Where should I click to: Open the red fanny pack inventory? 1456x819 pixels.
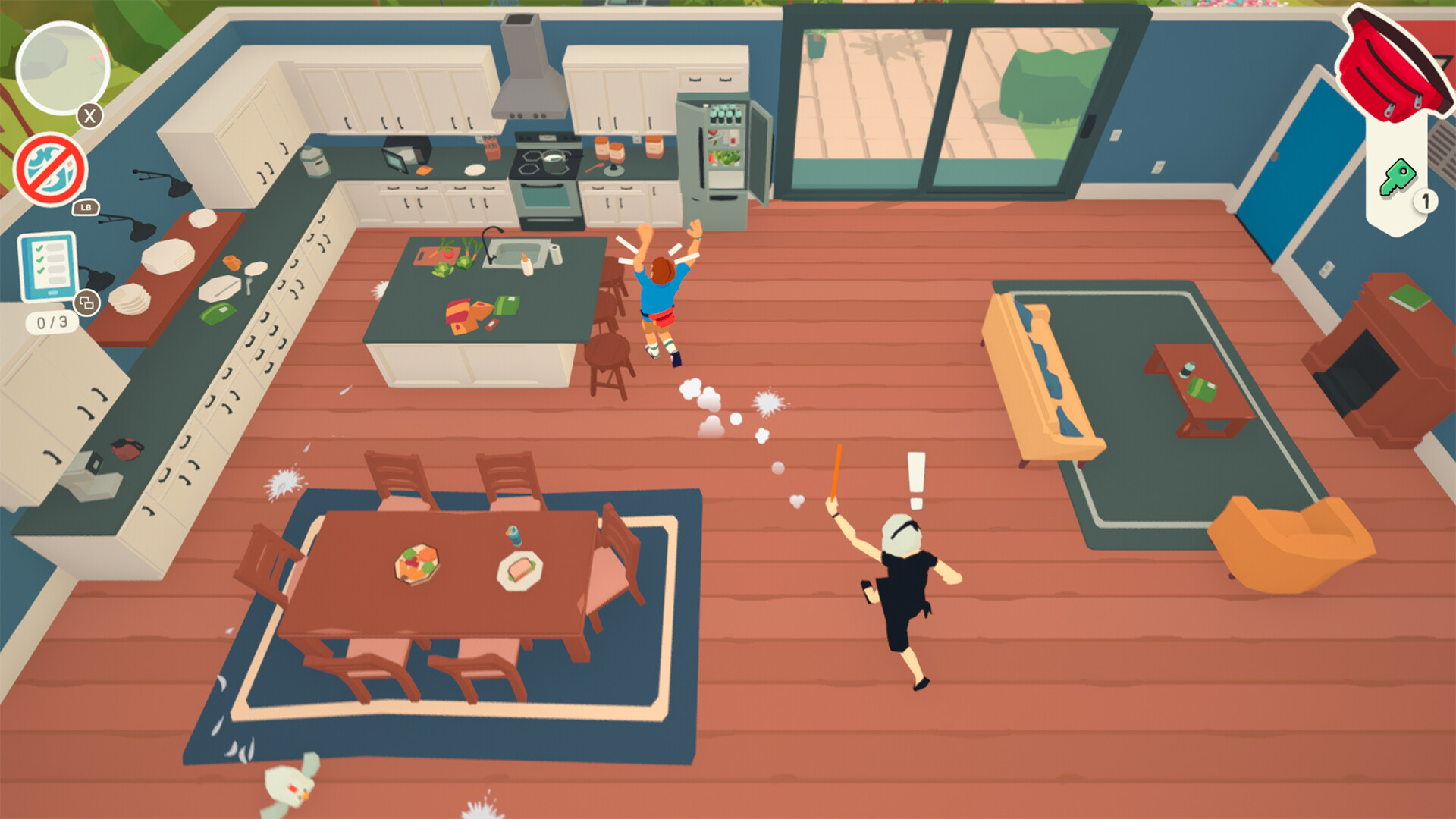coord(1392,61)
